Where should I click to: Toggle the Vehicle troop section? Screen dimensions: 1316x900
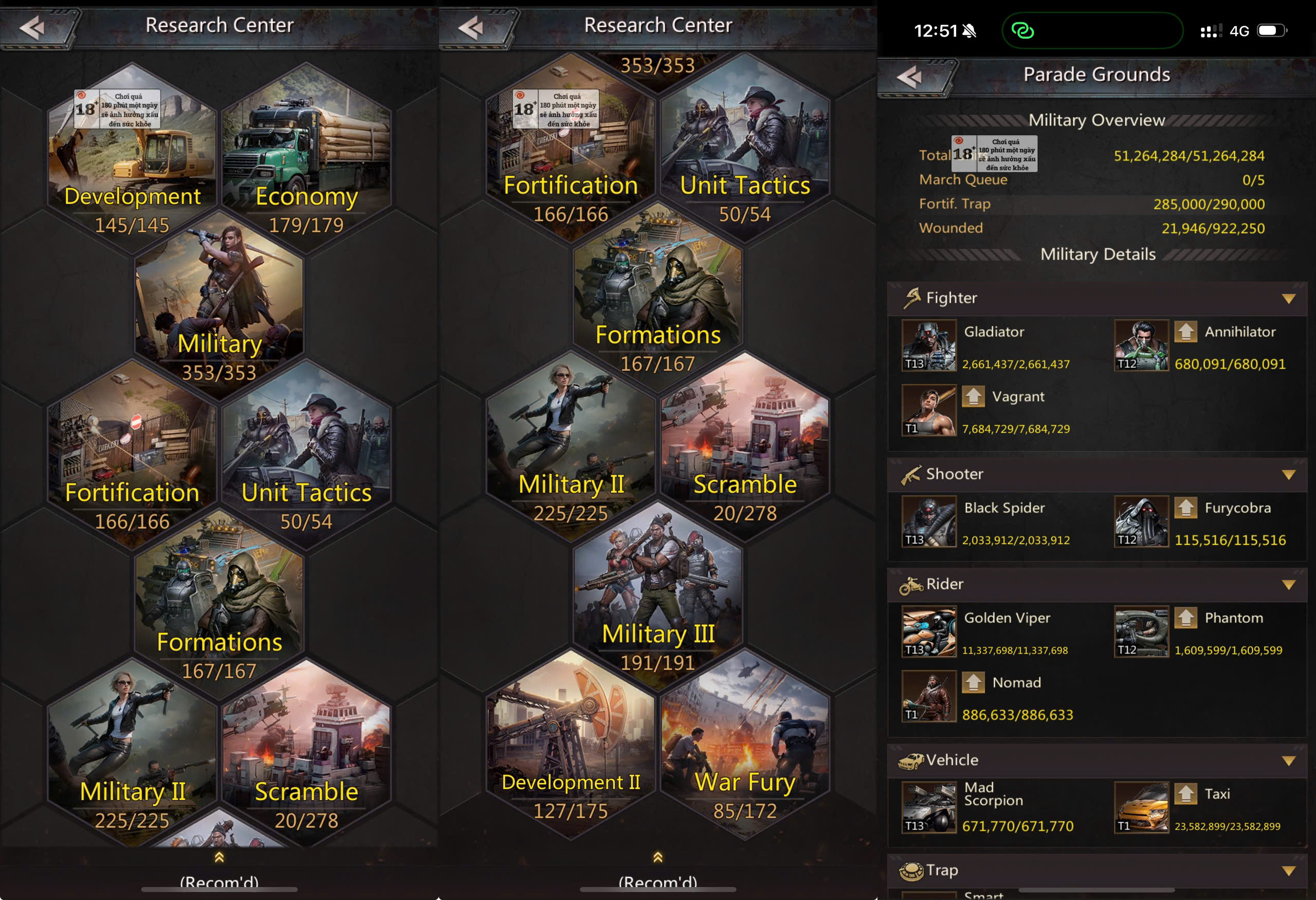1288,761
